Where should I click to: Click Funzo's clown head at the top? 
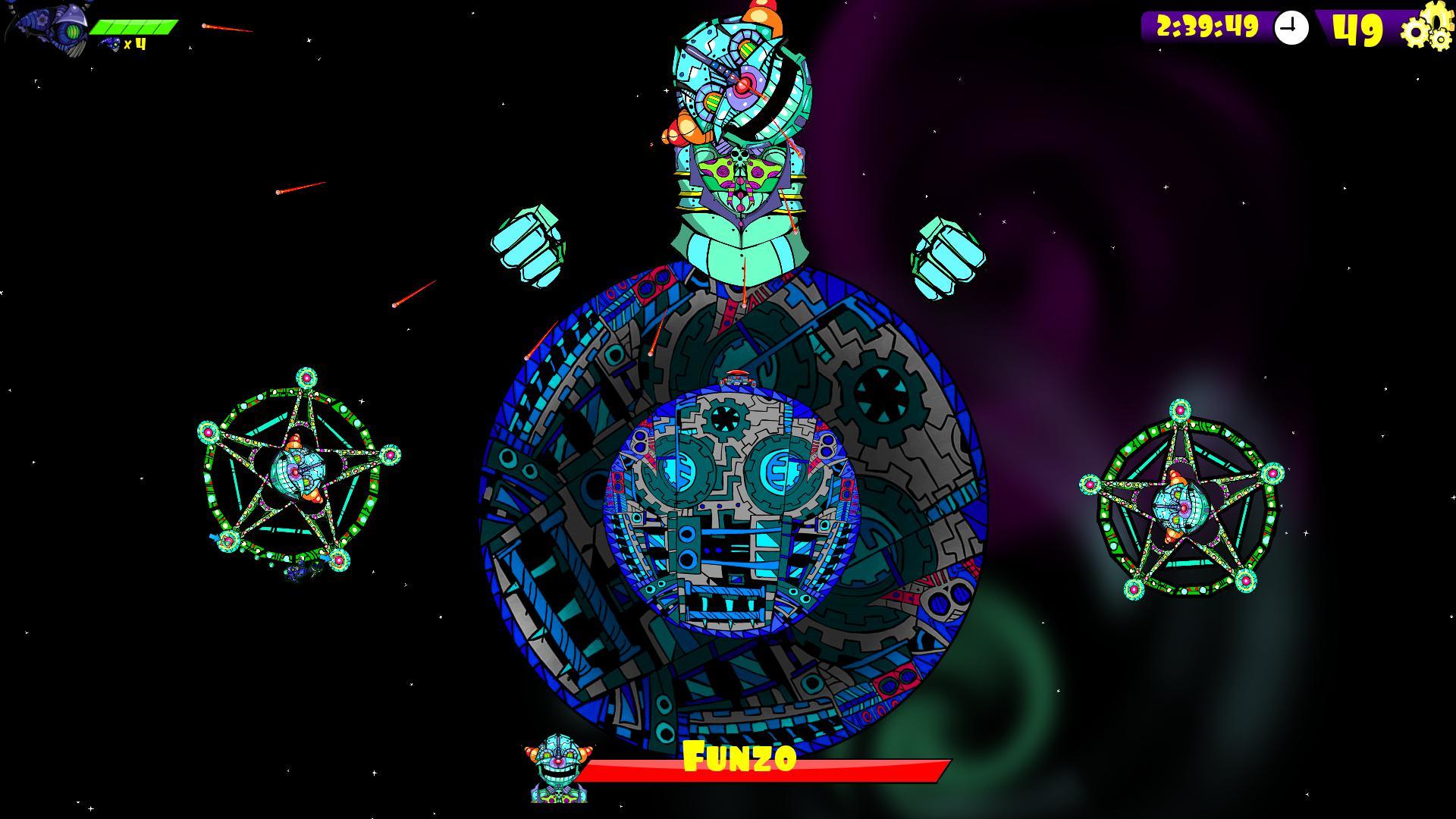tap(739, 83)
